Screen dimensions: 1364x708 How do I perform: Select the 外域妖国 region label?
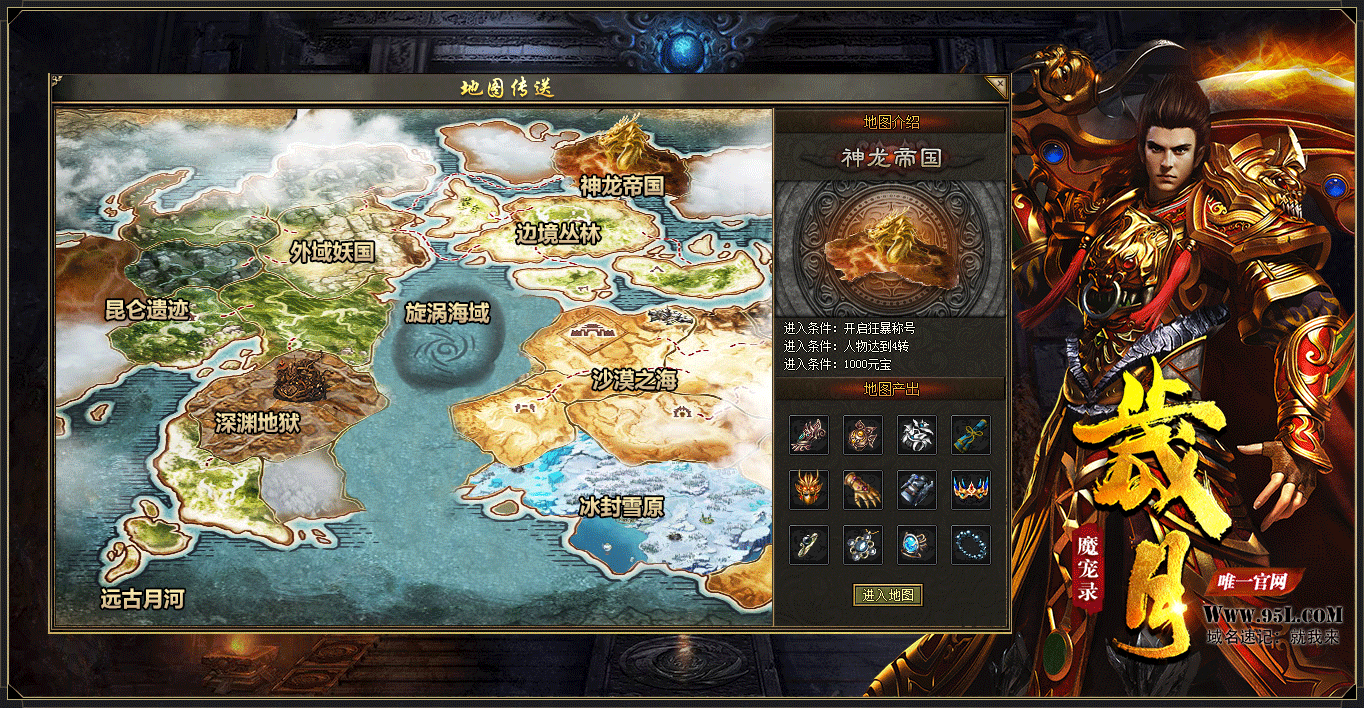tap(332, 252)
